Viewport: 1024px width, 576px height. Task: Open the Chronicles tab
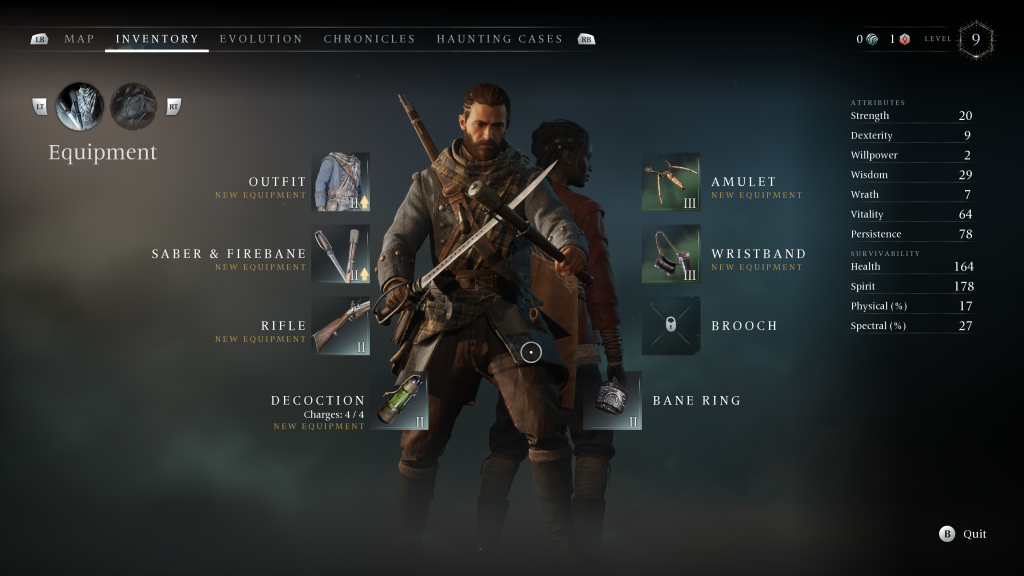click(369, 39)
